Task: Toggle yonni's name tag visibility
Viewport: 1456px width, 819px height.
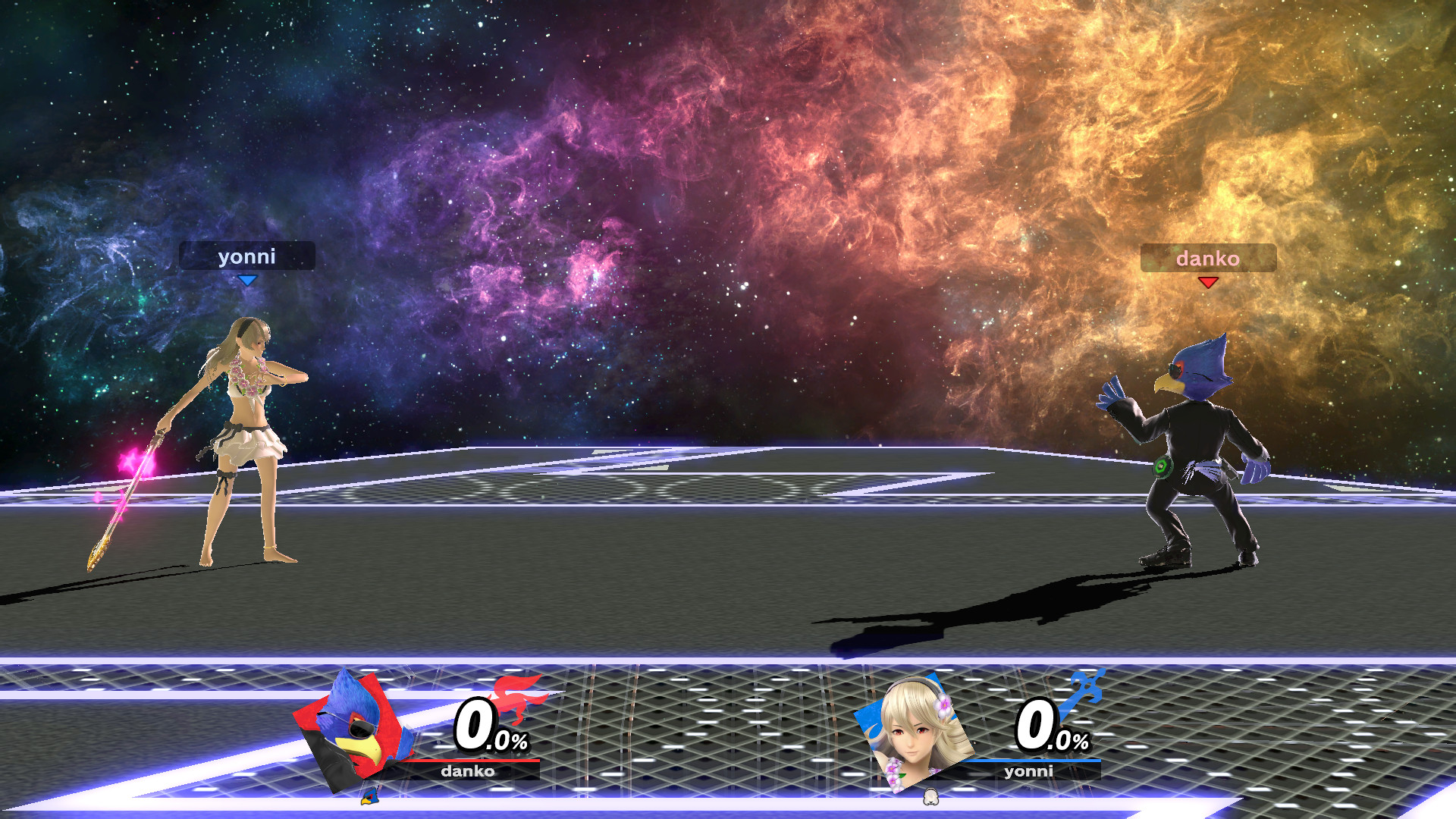Action: 247,257
